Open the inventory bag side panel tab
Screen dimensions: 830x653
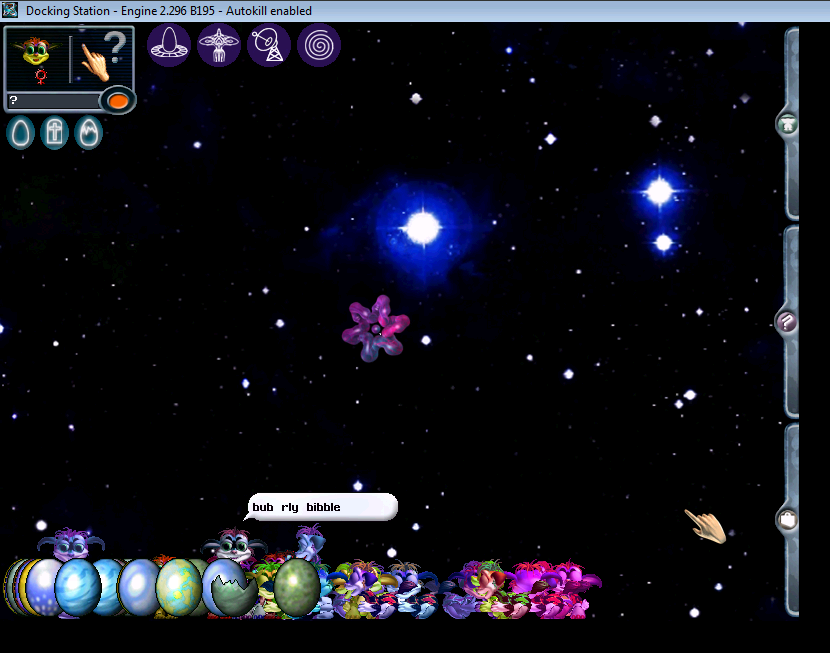[788, 519]
